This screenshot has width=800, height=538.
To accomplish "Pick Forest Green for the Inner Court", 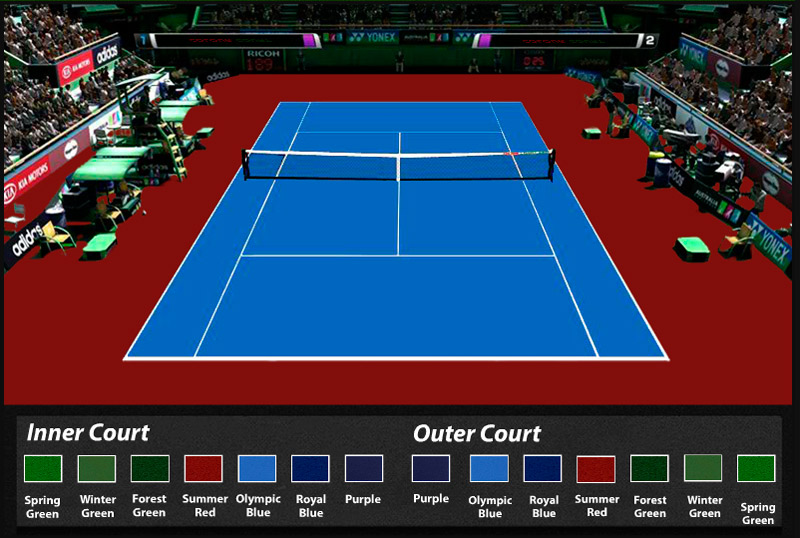I will pyautogui.click(x=150, y=468).
